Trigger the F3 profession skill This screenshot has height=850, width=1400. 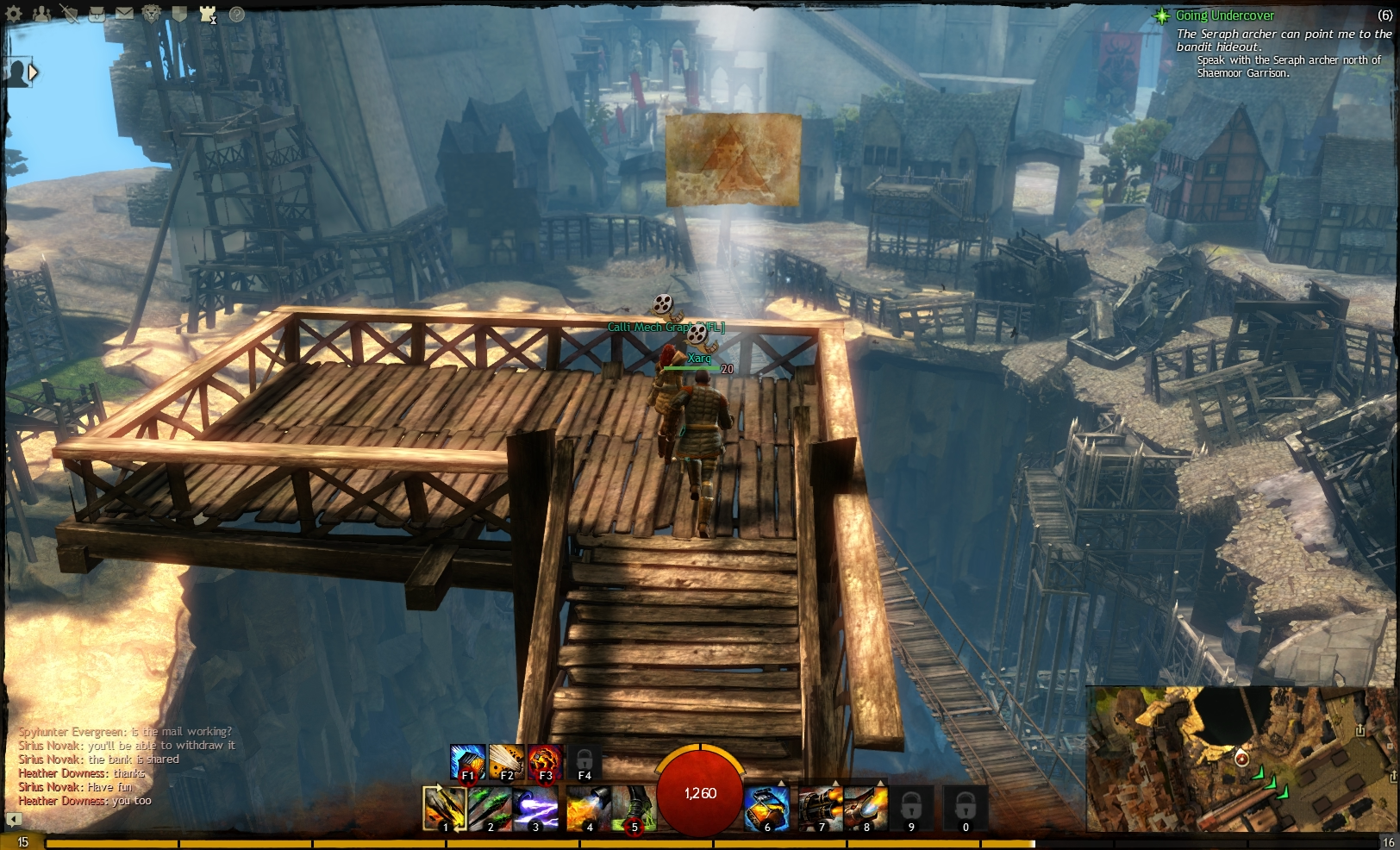(547, 762)
